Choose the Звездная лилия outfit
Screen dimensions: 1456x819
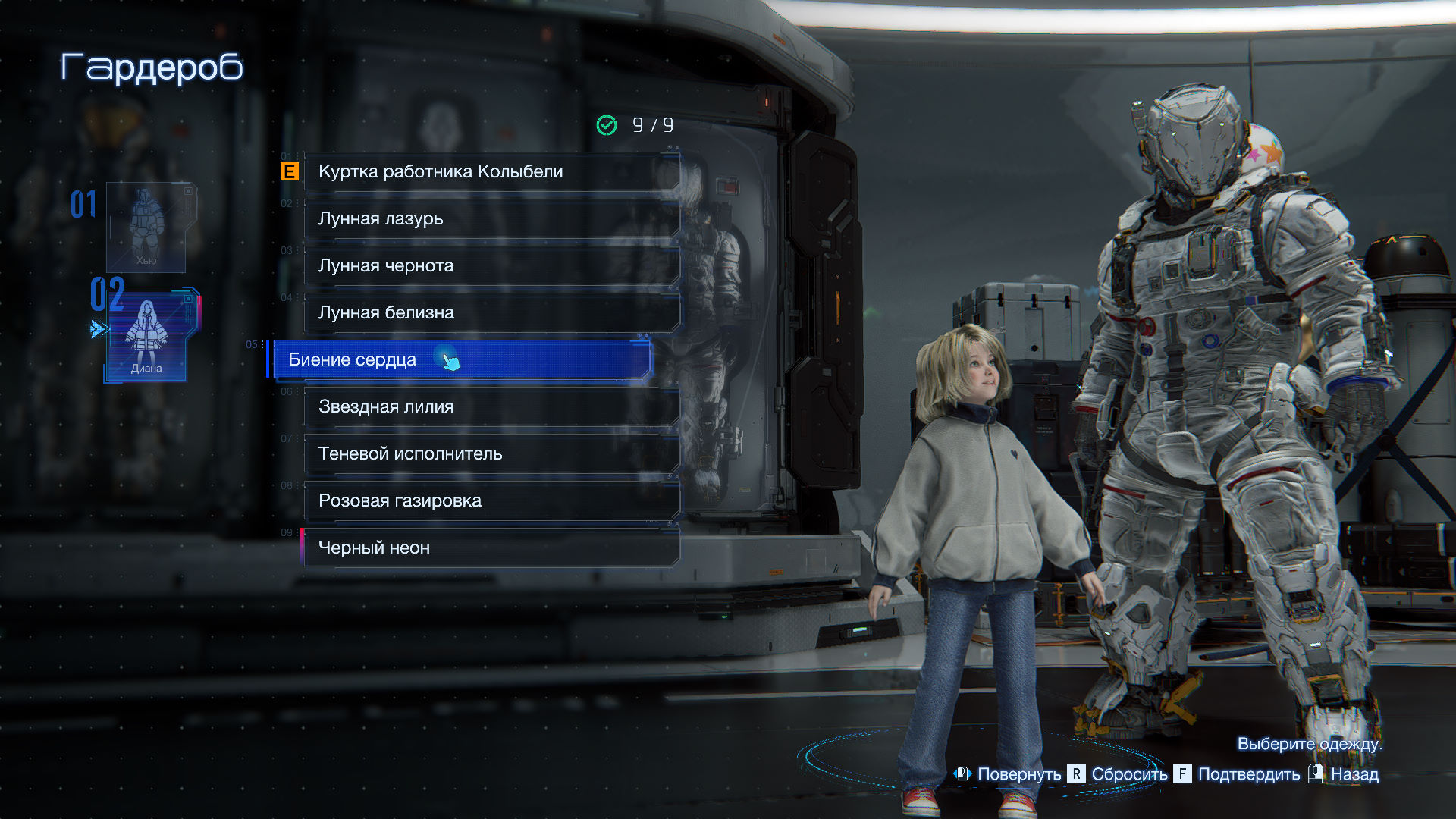coord(491,406)
